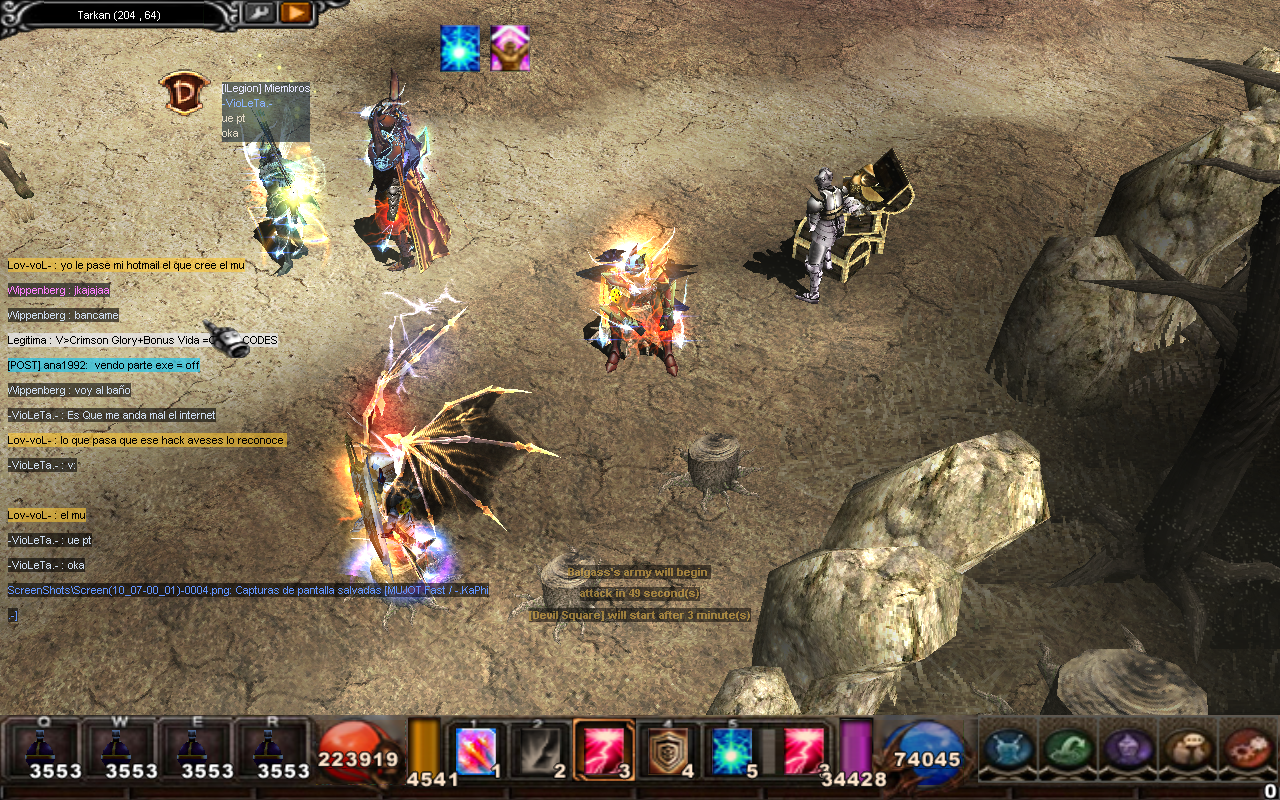The height and width of the screenshot is (800, 1280).
Task: Activate the highlighted red lightning skill slot 3
Action: (603, 750)
